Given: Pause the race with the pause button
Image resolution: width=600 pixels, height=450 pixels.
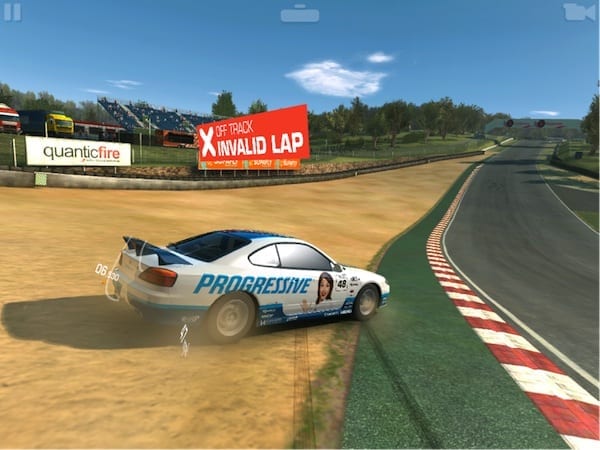Looking at the screenshot, I should [x=12, y=12].
